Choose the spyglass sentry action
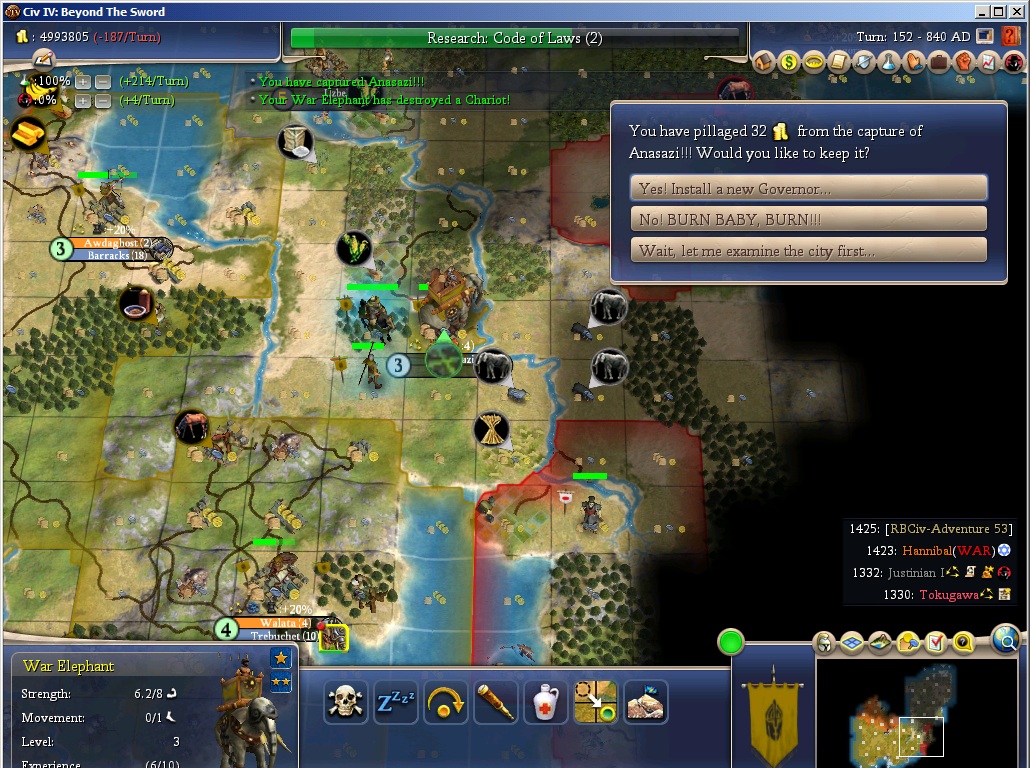Screen dimensions: 1030x768 click(x=496, y=703)
